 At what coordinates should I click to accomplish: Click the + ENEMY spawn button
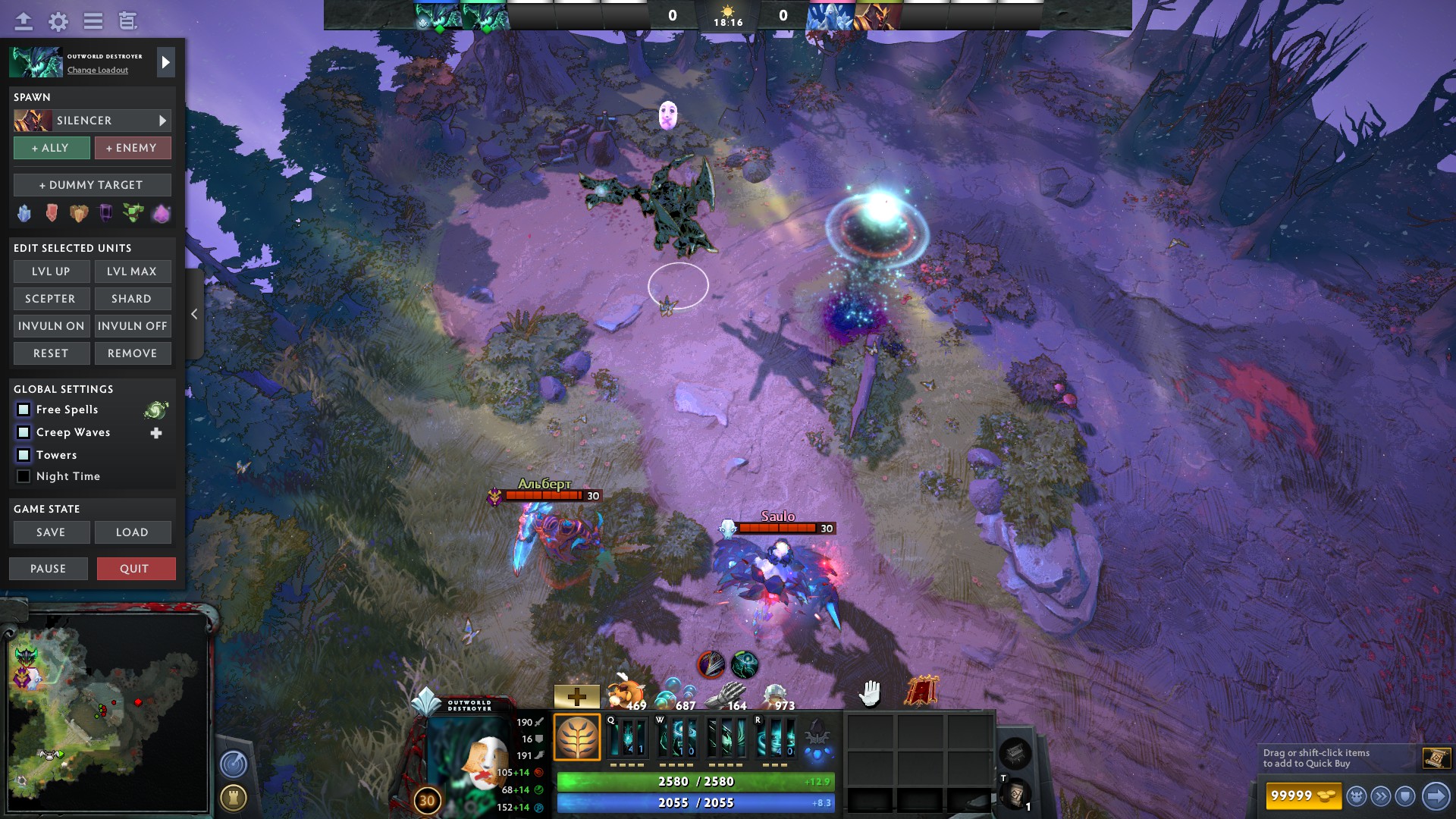pyautogui.click(x=133, y=147)
